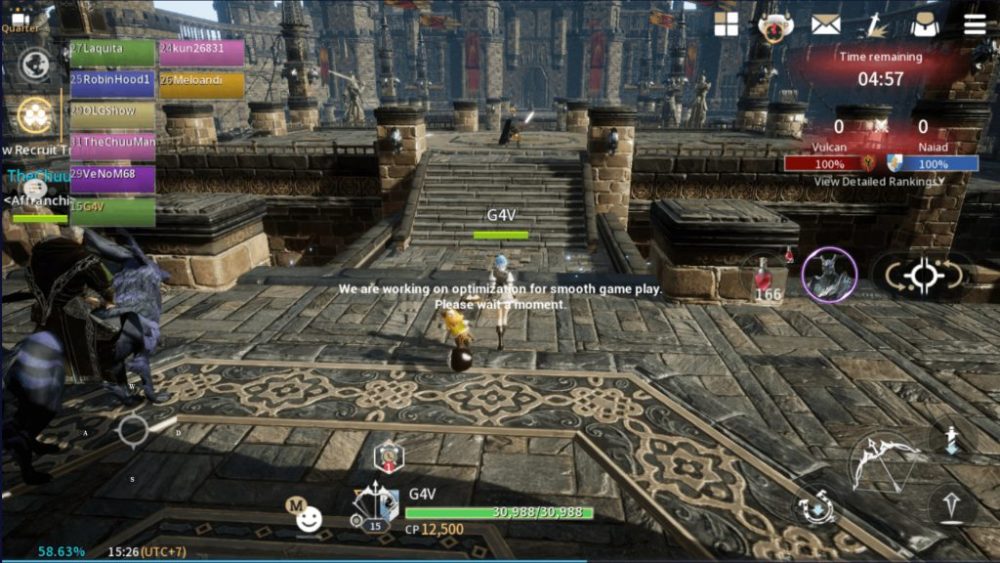Open the horned boss event icon
Image resolution: width=1000 pixels, height=563 pixels.
774,26
